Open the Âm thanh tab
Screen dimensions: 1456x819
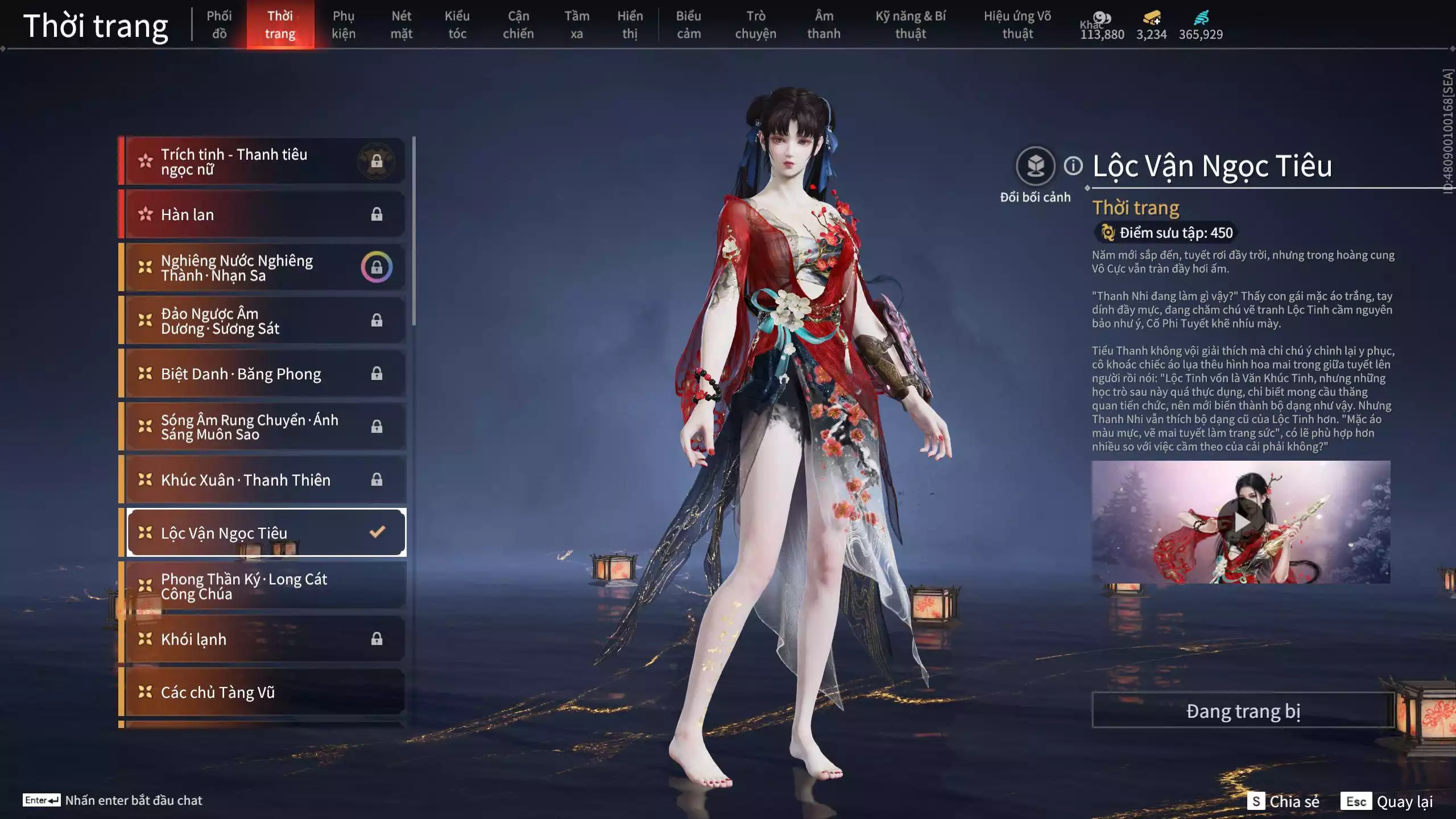(824, 25)
